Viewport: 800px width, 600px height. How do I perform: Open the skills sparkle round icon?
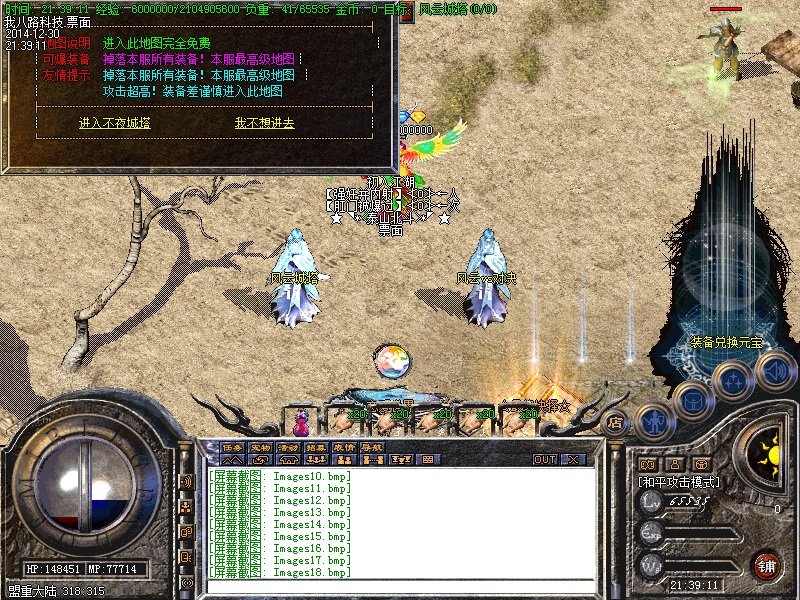click(x=733, y=380)
